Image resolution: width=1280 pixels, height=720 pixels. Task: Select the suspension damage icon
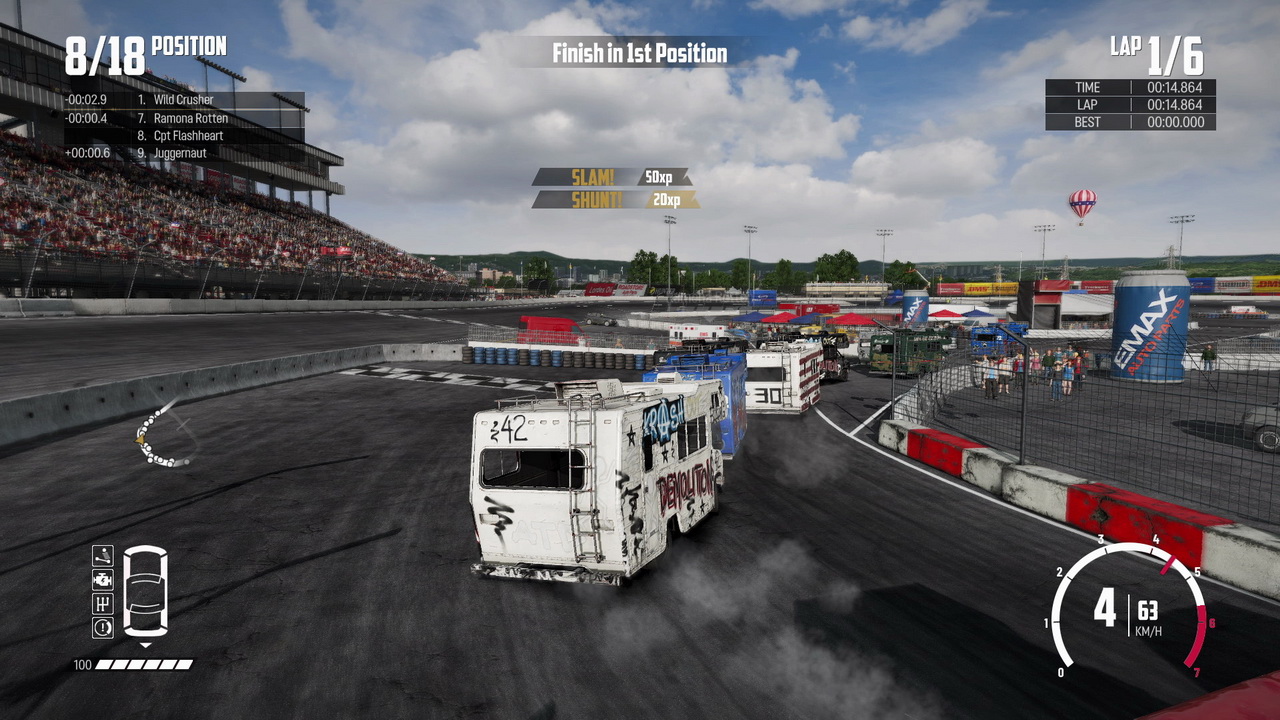[x=103, y=556]
